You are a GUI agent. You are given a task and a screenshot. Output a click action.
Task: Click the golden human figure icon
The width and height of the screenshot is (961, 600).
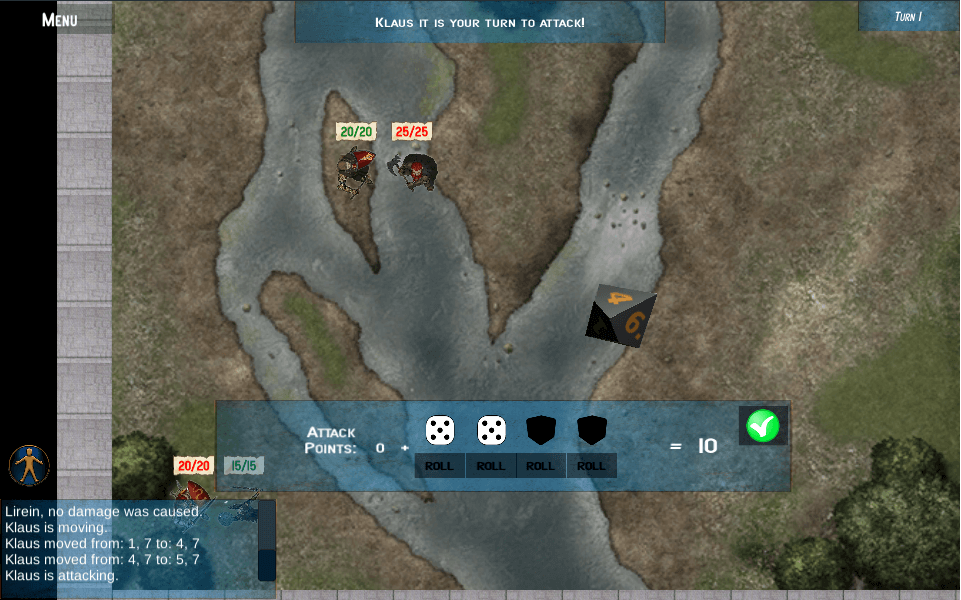30,465
